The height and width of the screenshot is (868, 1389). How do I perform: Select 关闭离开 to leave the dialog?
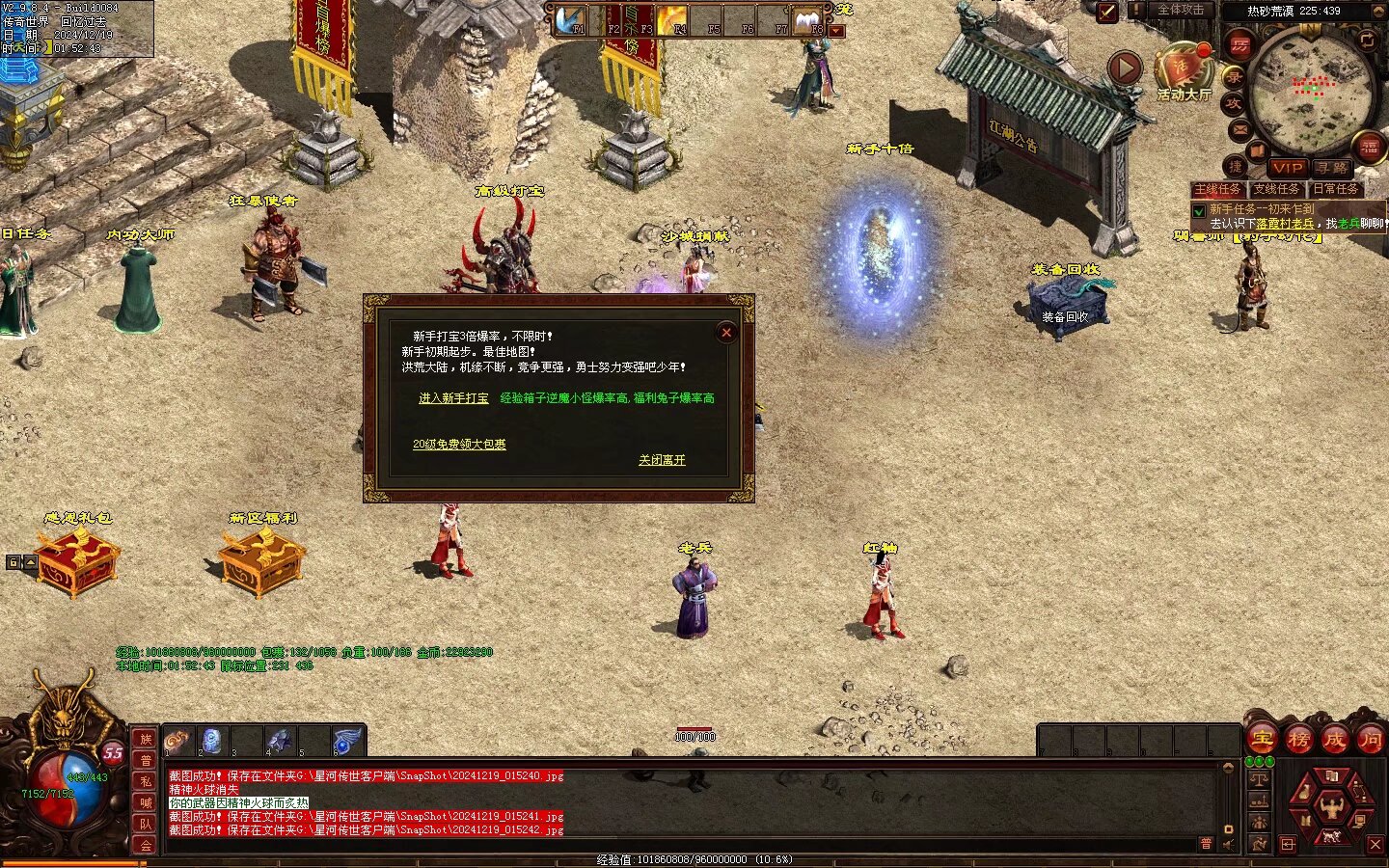[662, 460]
